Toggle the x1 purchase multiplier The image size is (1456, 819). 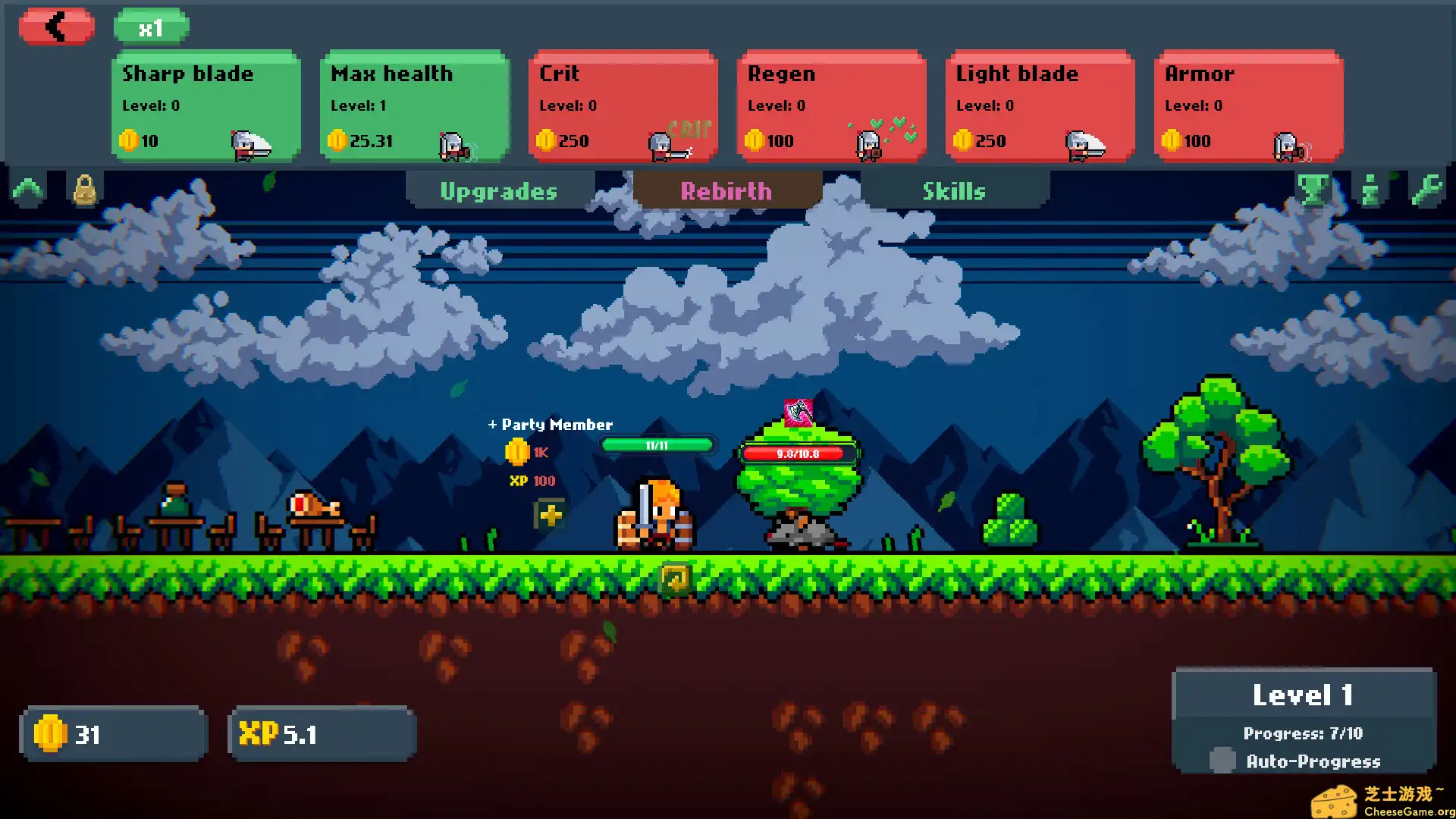(151, 29)
